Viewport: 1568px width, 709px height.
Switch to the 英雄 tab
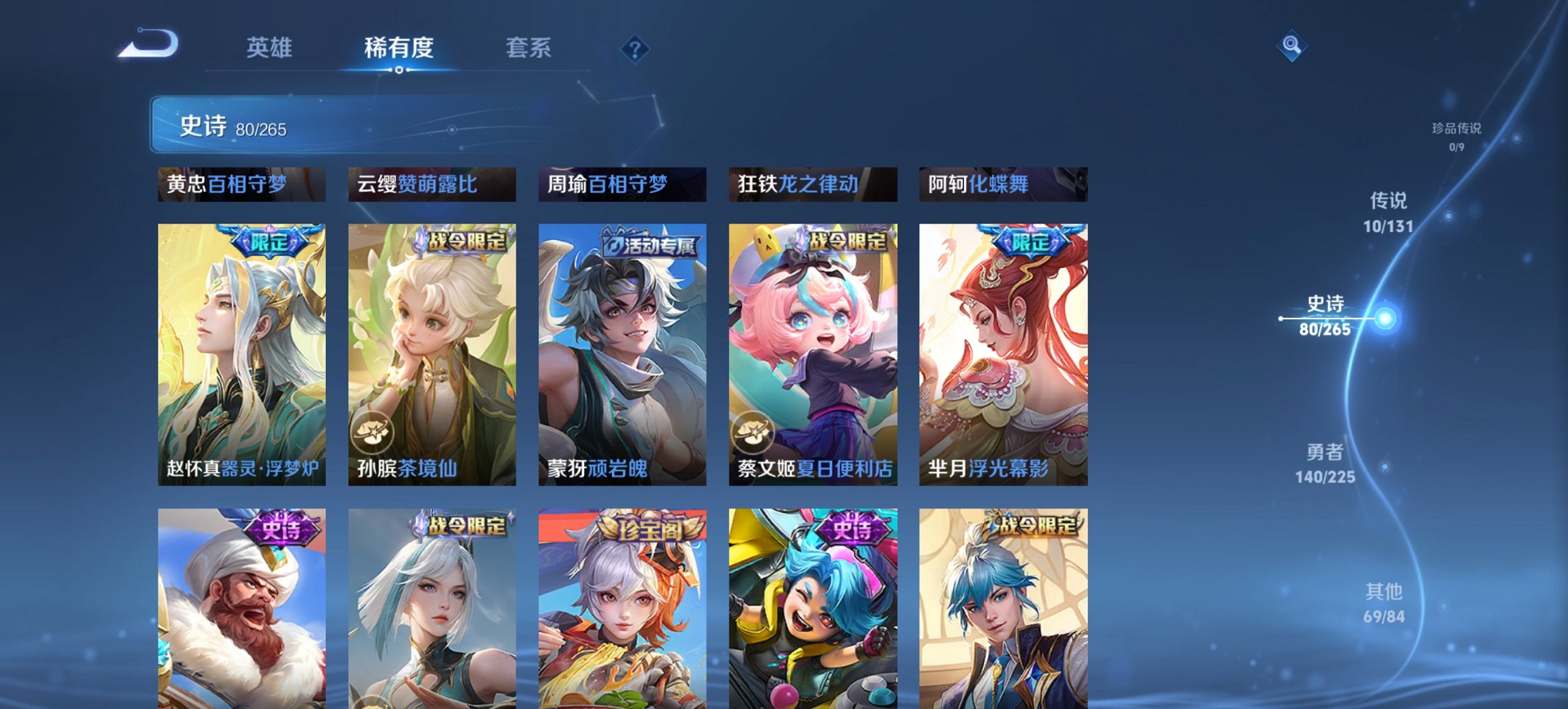pos(269,48)
